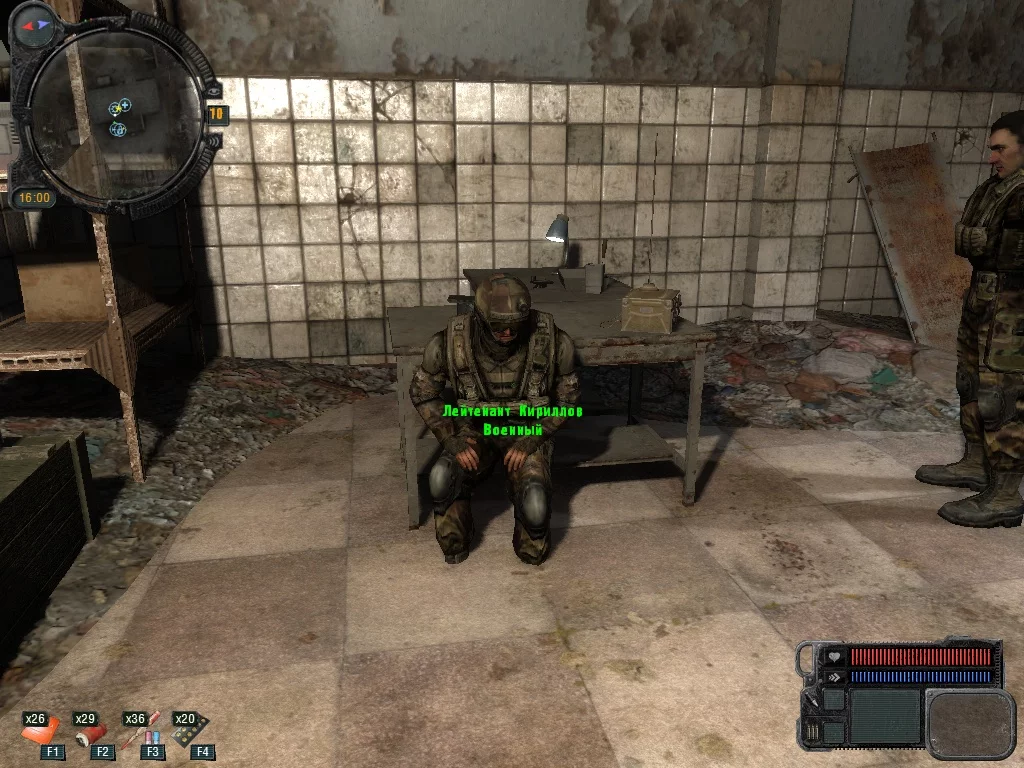1024x768 pixels.
Task: Click the eye visibility icon beside minimap
Action: (x=213, y=91)
